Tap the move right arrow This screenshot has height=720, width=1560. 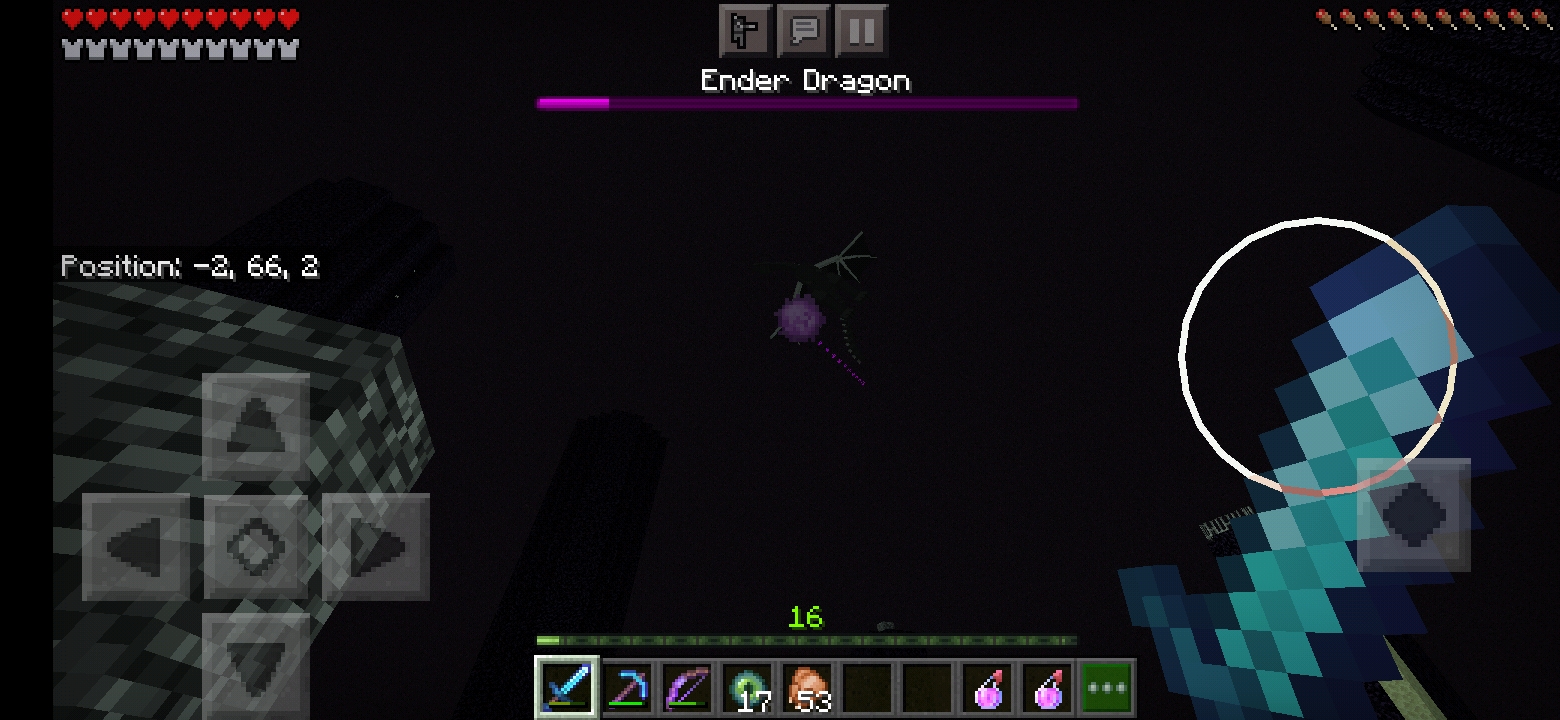pyautogui.click(x=376, y=547)
